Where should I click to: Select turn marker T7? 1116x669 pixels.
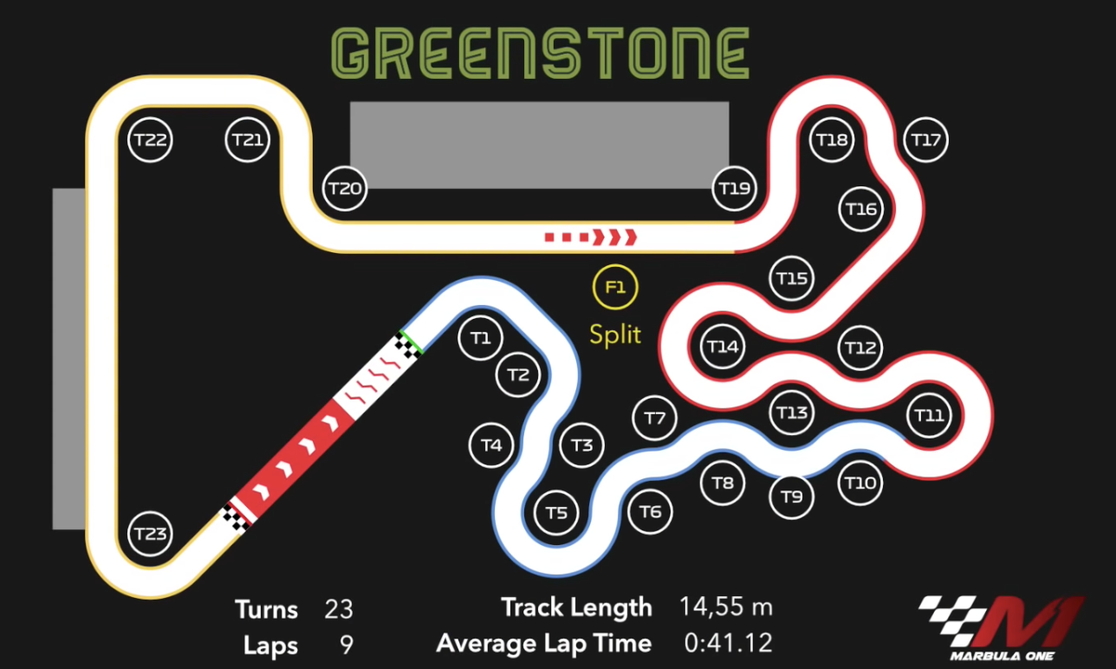[654, 418]
